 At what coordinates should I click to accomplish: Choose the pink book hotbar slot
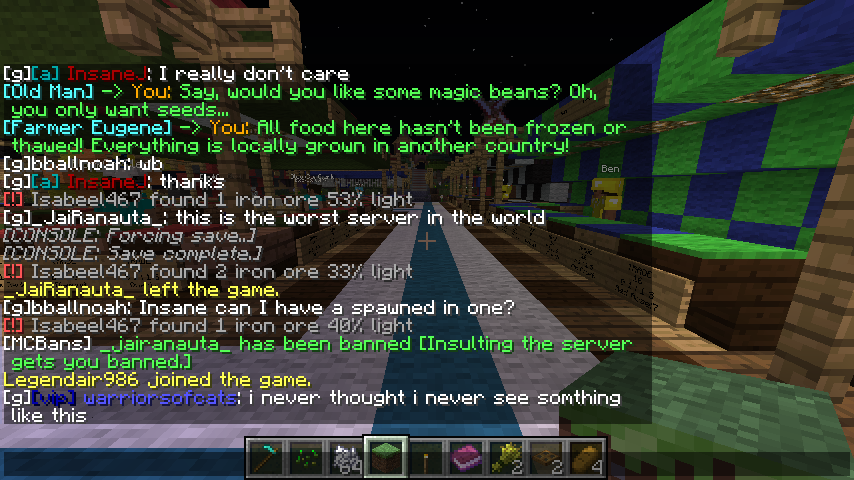pos(464,457)
